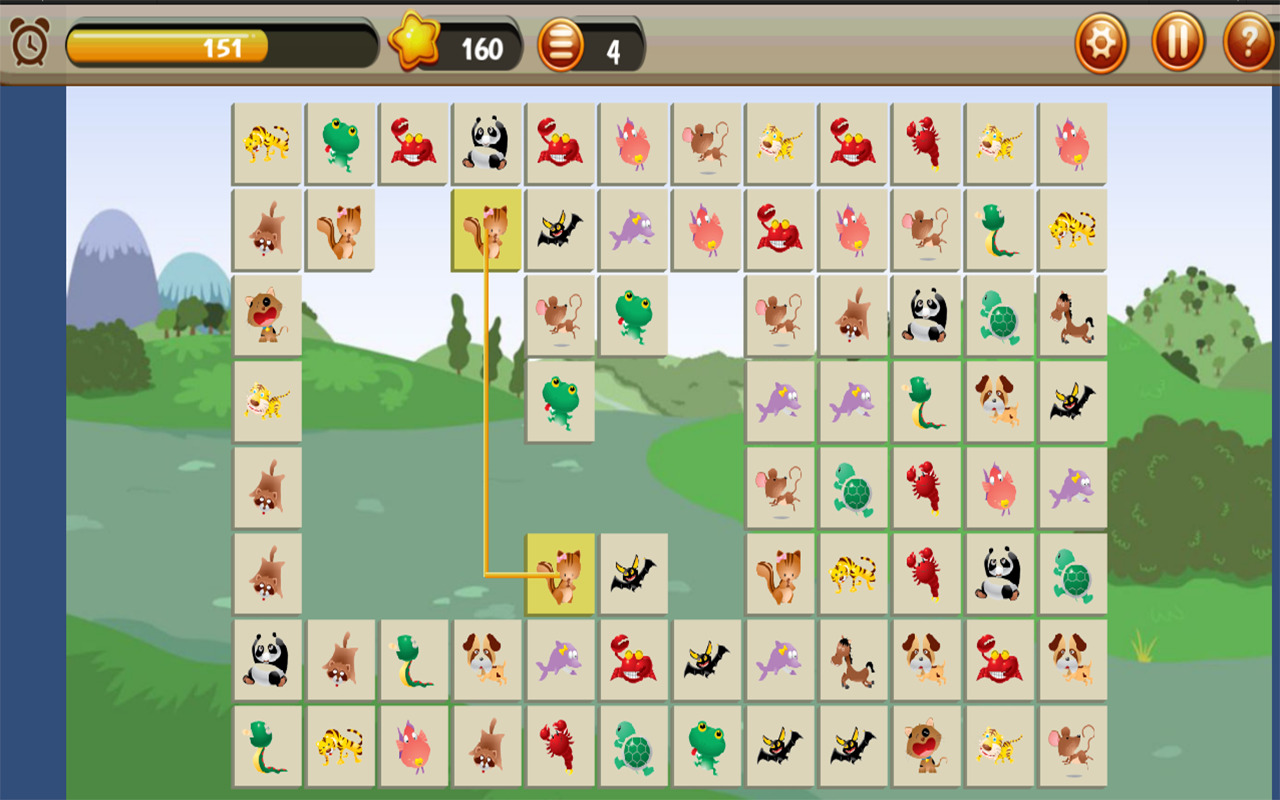
Task: Pick the puppy dog tile
Action: tap(999, 400)
